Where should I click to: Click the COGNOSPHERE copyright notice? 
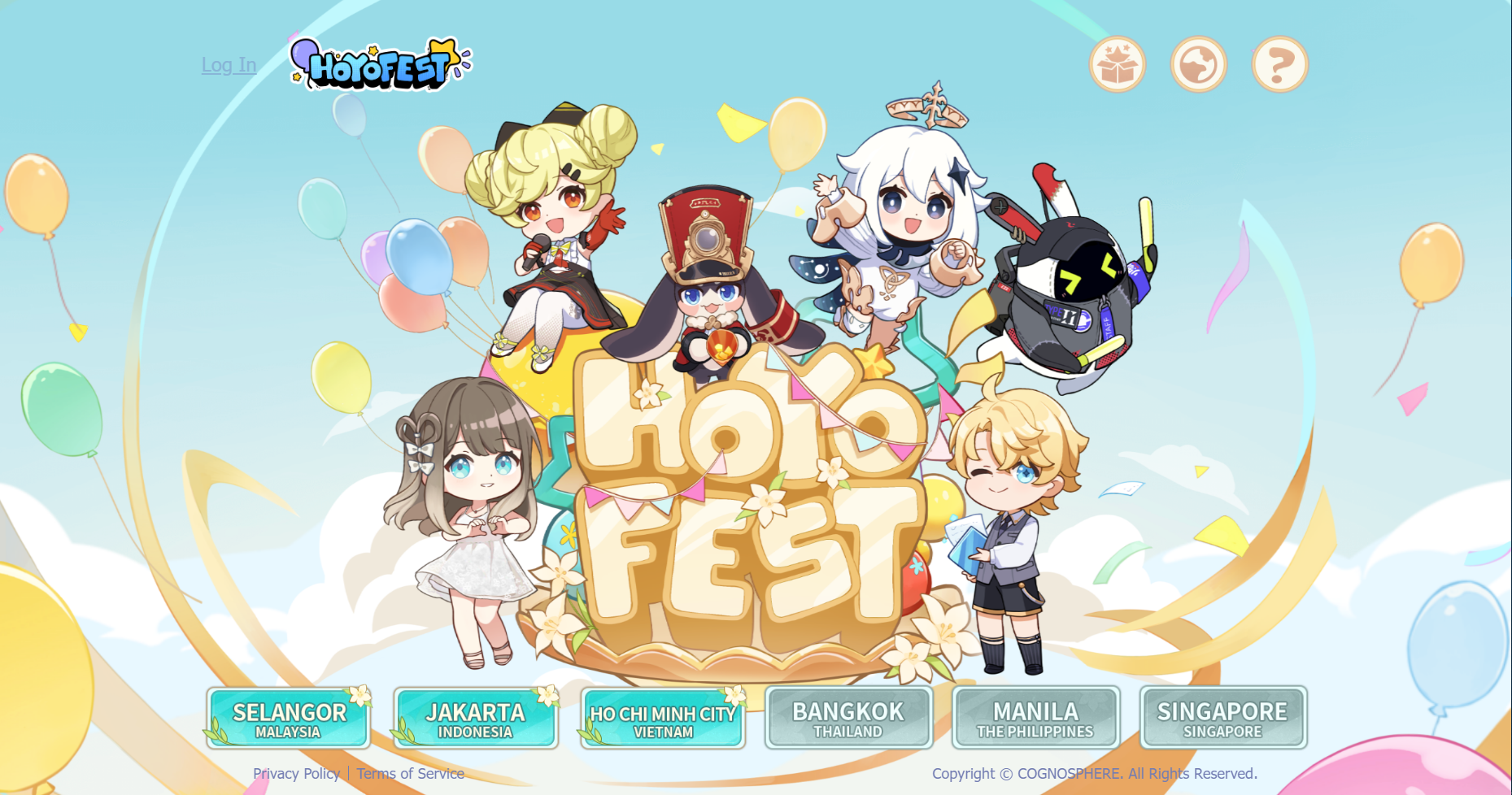(x=1096, y=774)
